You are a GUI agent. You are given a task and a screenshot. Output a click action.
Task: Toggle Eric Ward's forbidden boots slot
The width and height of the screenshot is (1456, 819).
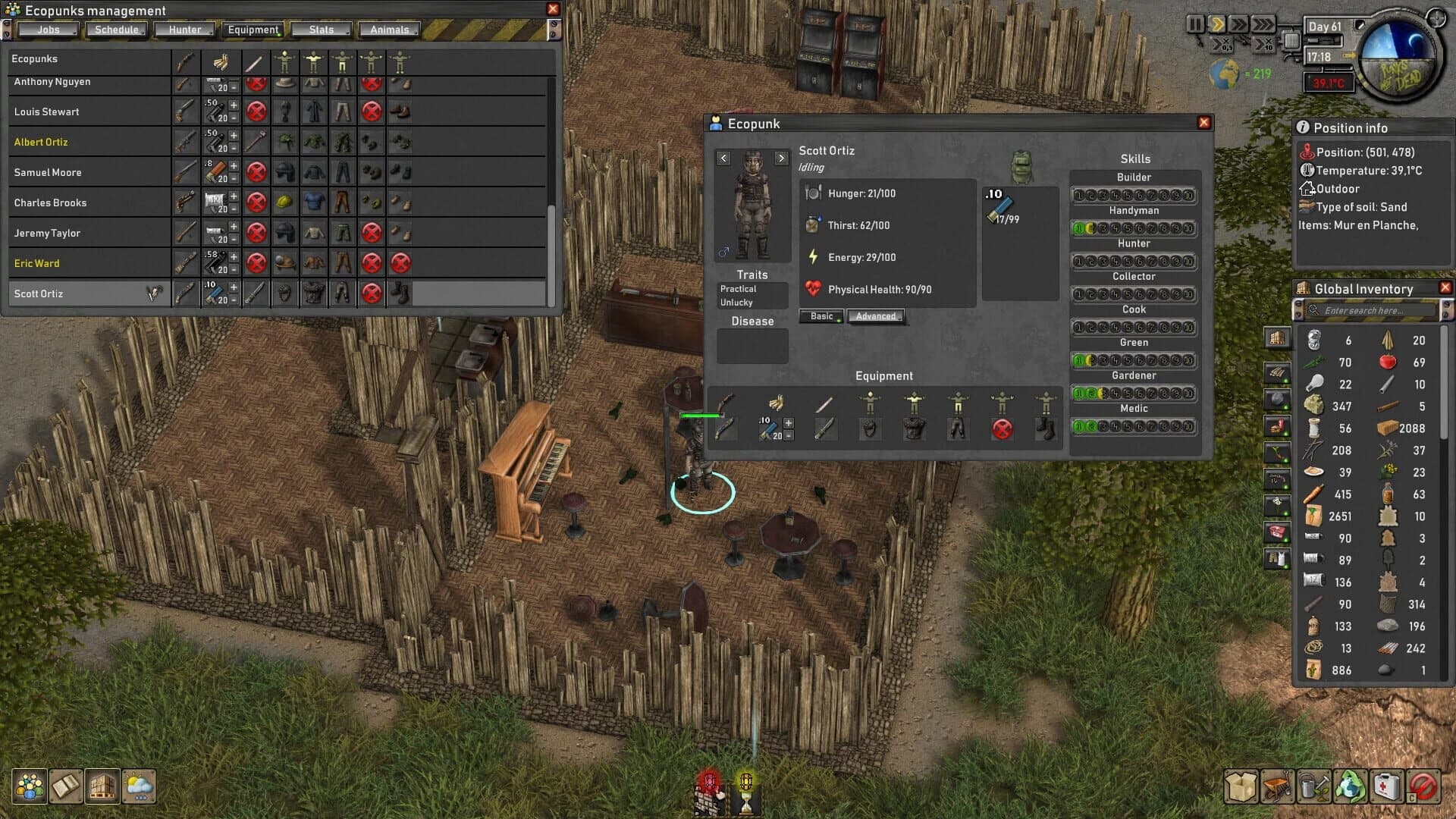pyautogui.click(x=400, y=263)
